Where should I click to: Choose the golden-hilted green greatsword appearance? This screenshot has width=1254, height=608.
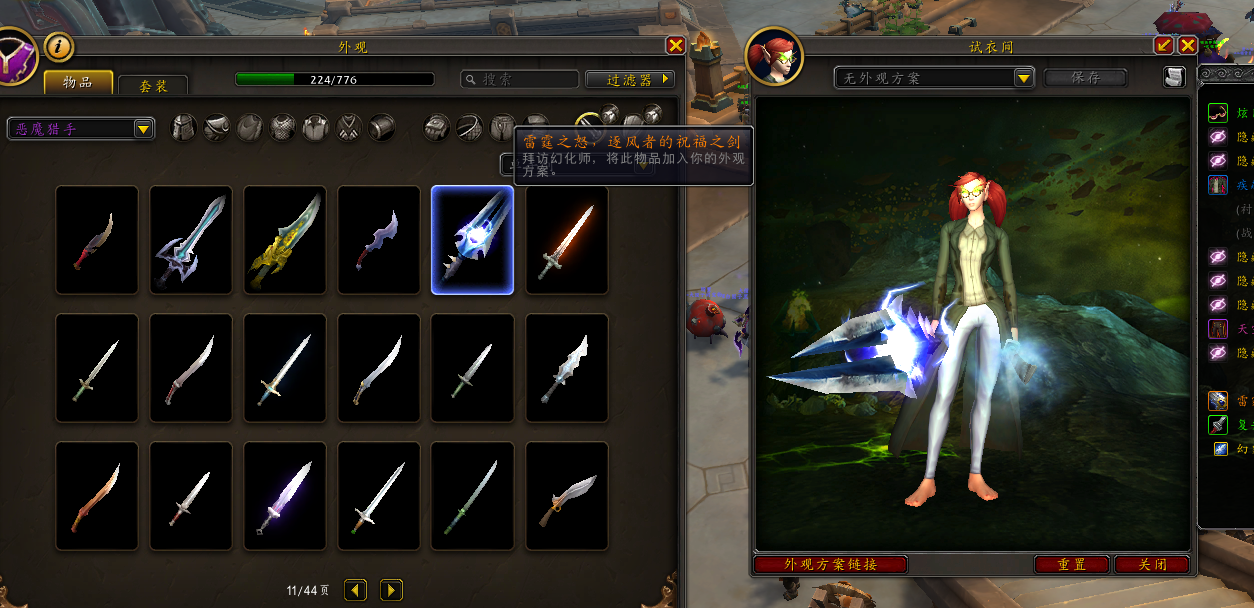coord(284,240)
